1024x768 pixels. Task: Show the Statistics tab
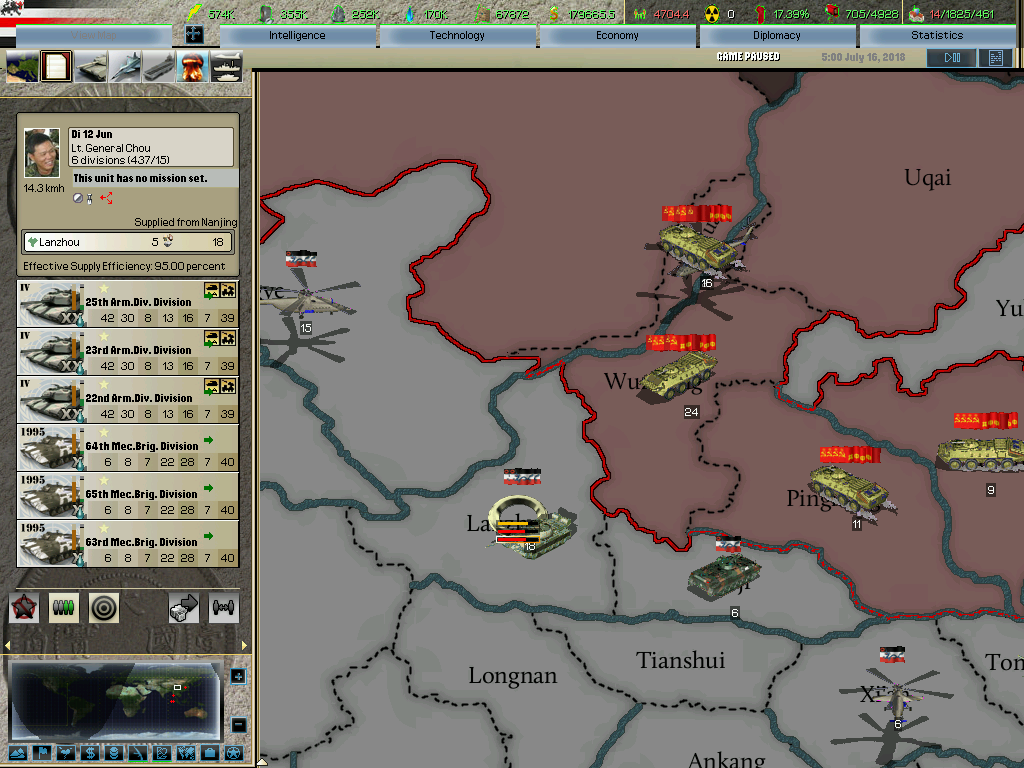point(937,35)
